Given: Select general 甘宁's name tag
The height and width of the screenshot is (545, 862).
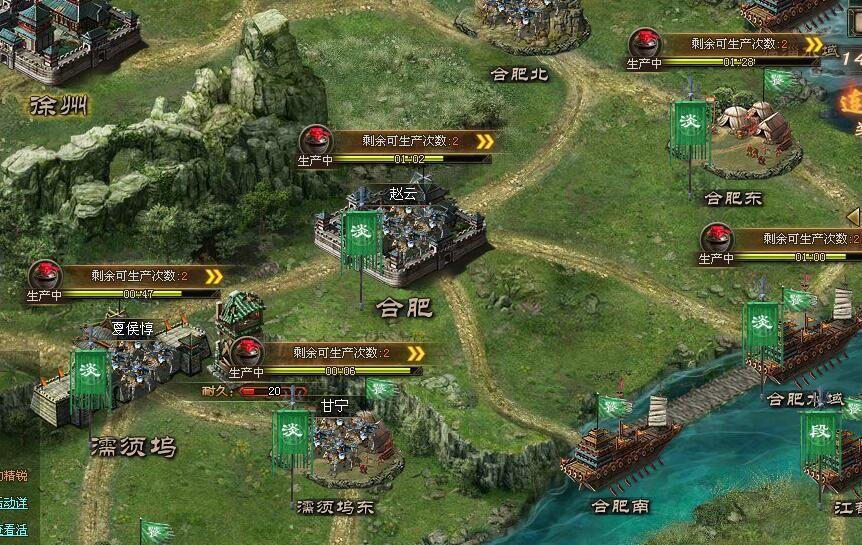Looking at the screenshot, I should (334, 405).
